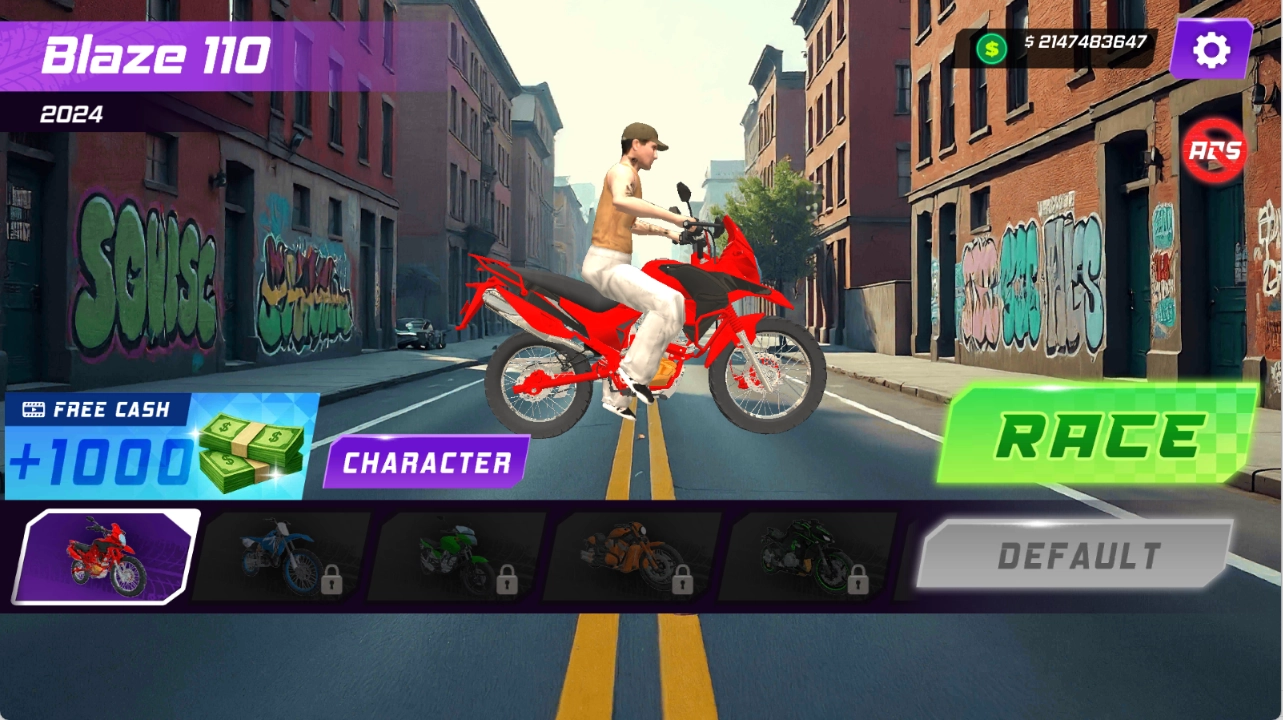Choose the locked black sport bike
1283x720 pixels.
[808, 556]
